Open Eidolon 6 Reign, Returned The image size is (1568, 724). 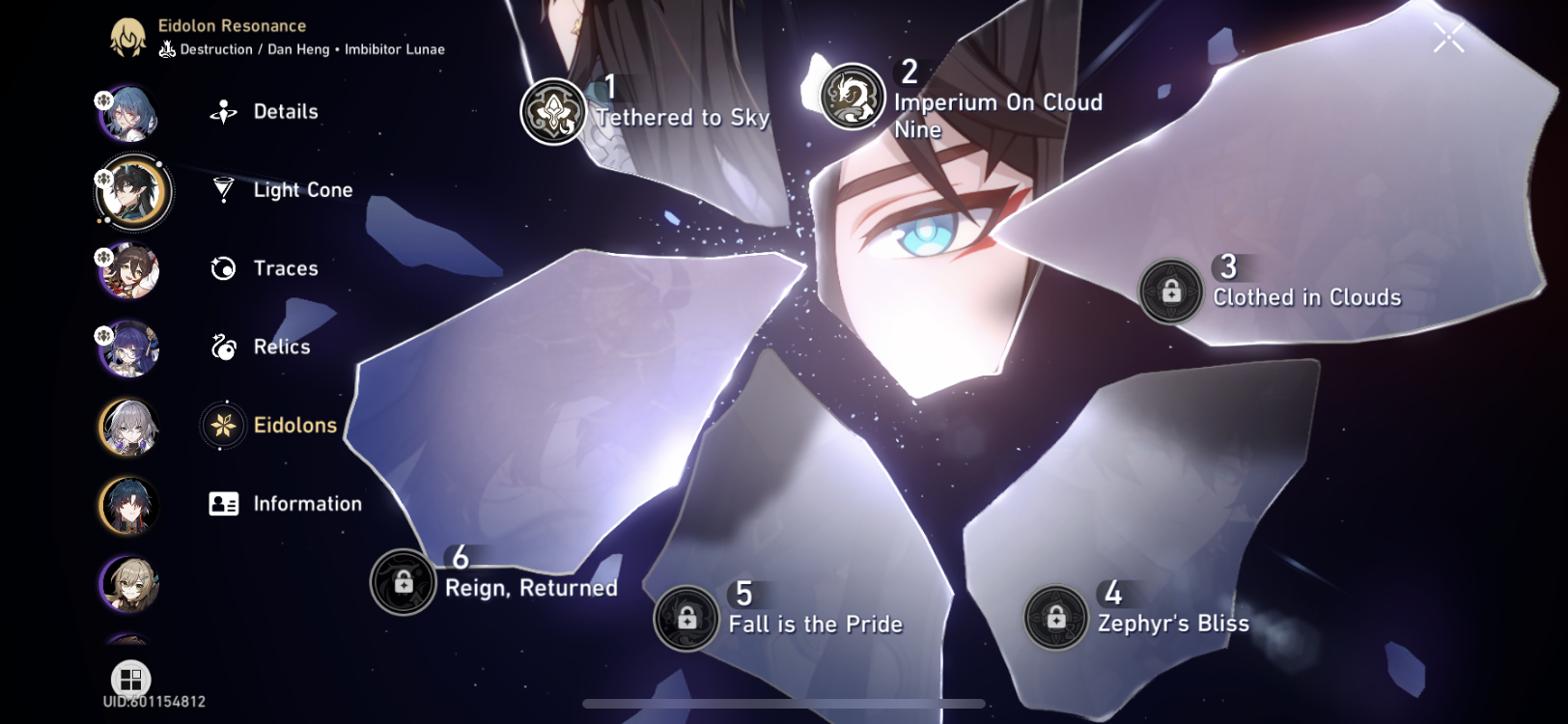point(403,582)
